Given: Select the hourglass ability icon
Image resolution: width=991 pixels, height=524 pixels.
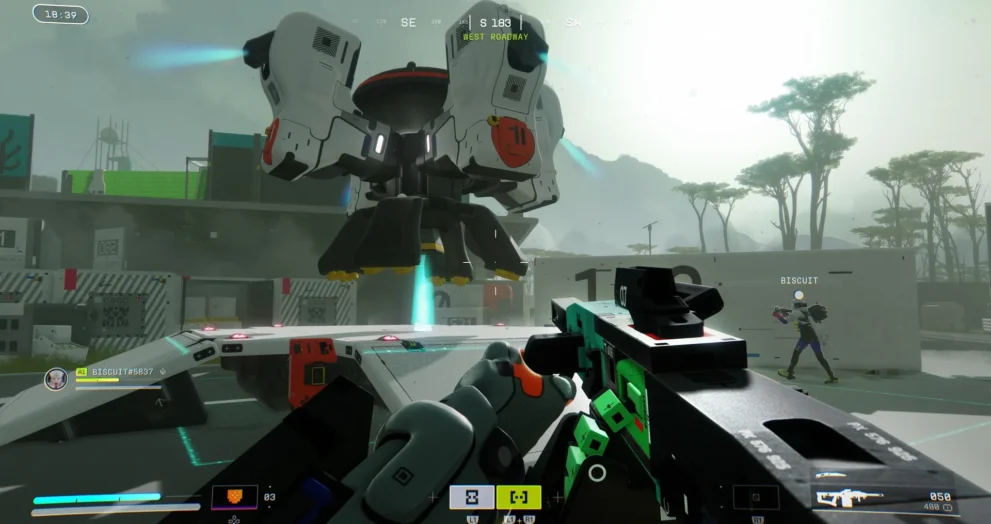Looking at the screenshot, I should pyautogui.click(x=471, y=497).
